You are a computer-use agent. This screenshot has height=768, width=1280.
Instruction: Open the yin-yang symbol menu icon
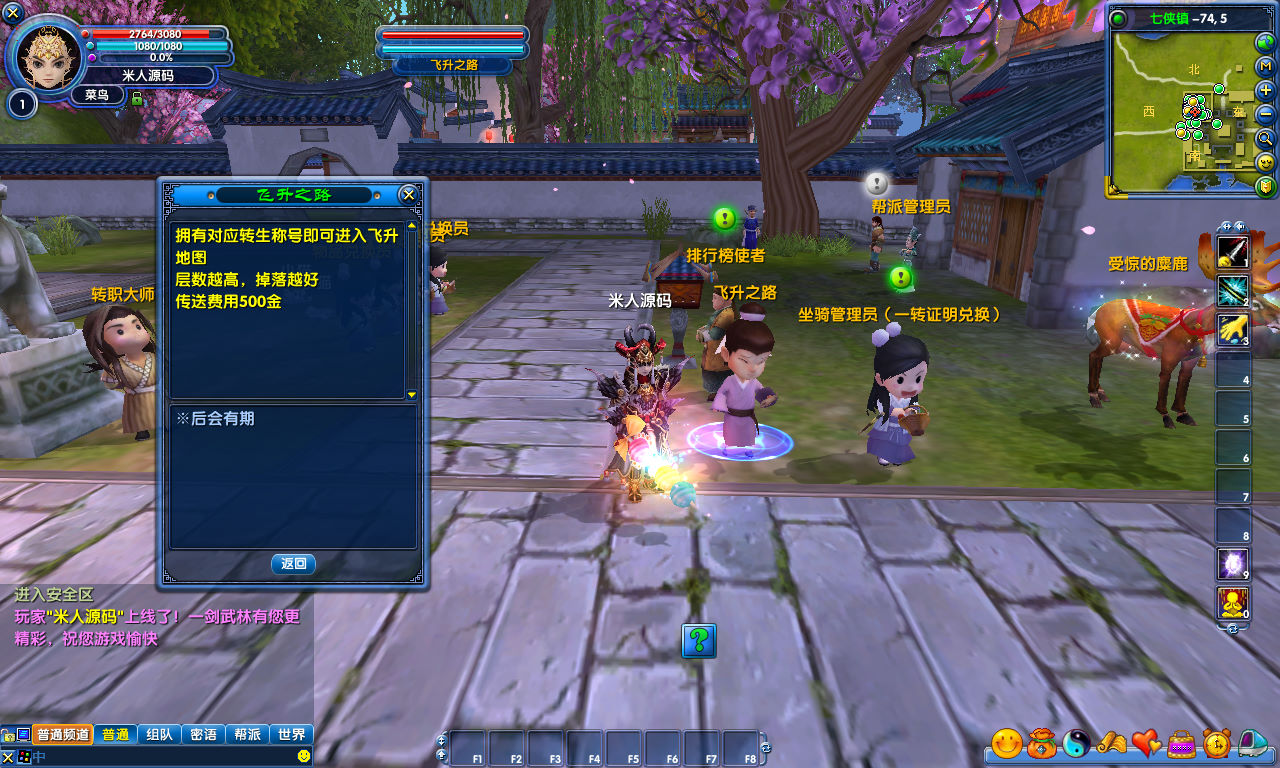click(x=1078, y=743)
